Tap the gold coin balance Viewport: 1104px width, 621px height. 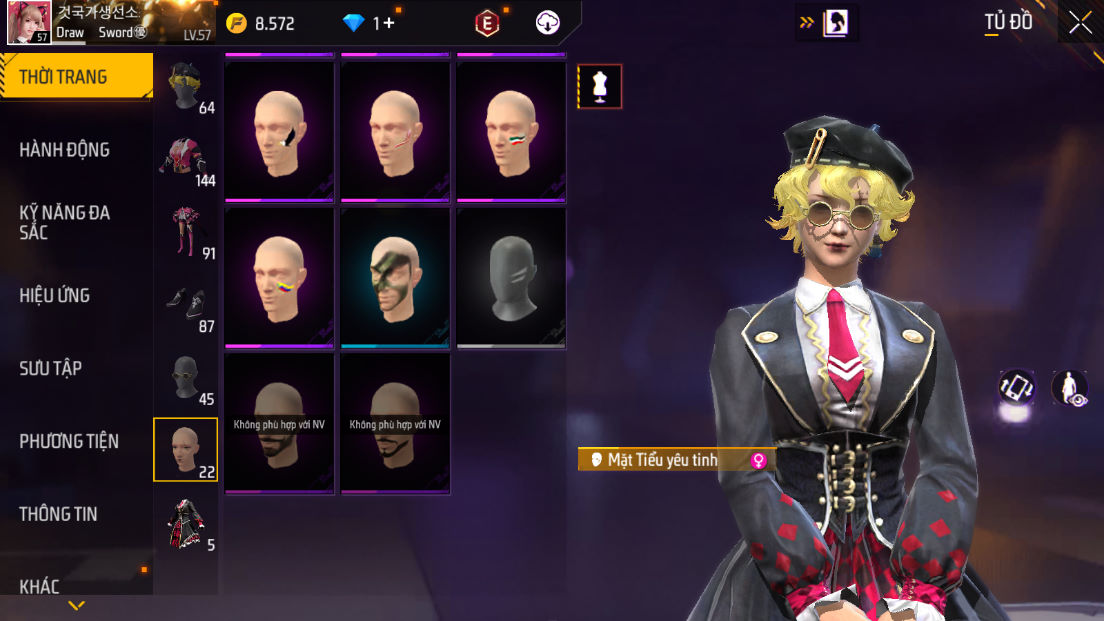pos(260,24)
